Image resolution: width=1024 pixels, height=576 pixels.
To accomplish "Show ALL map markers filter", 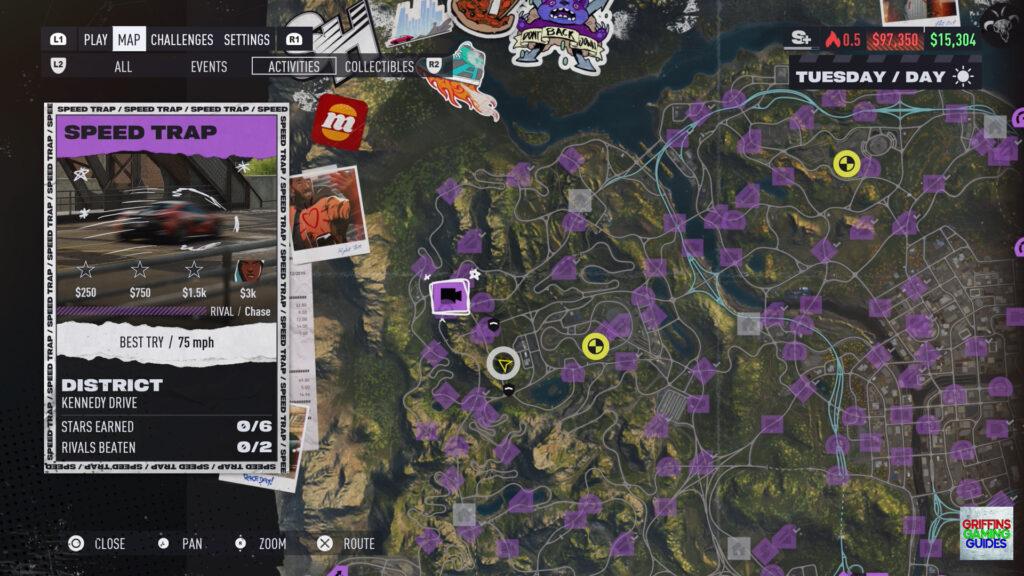I will [123, 67].
